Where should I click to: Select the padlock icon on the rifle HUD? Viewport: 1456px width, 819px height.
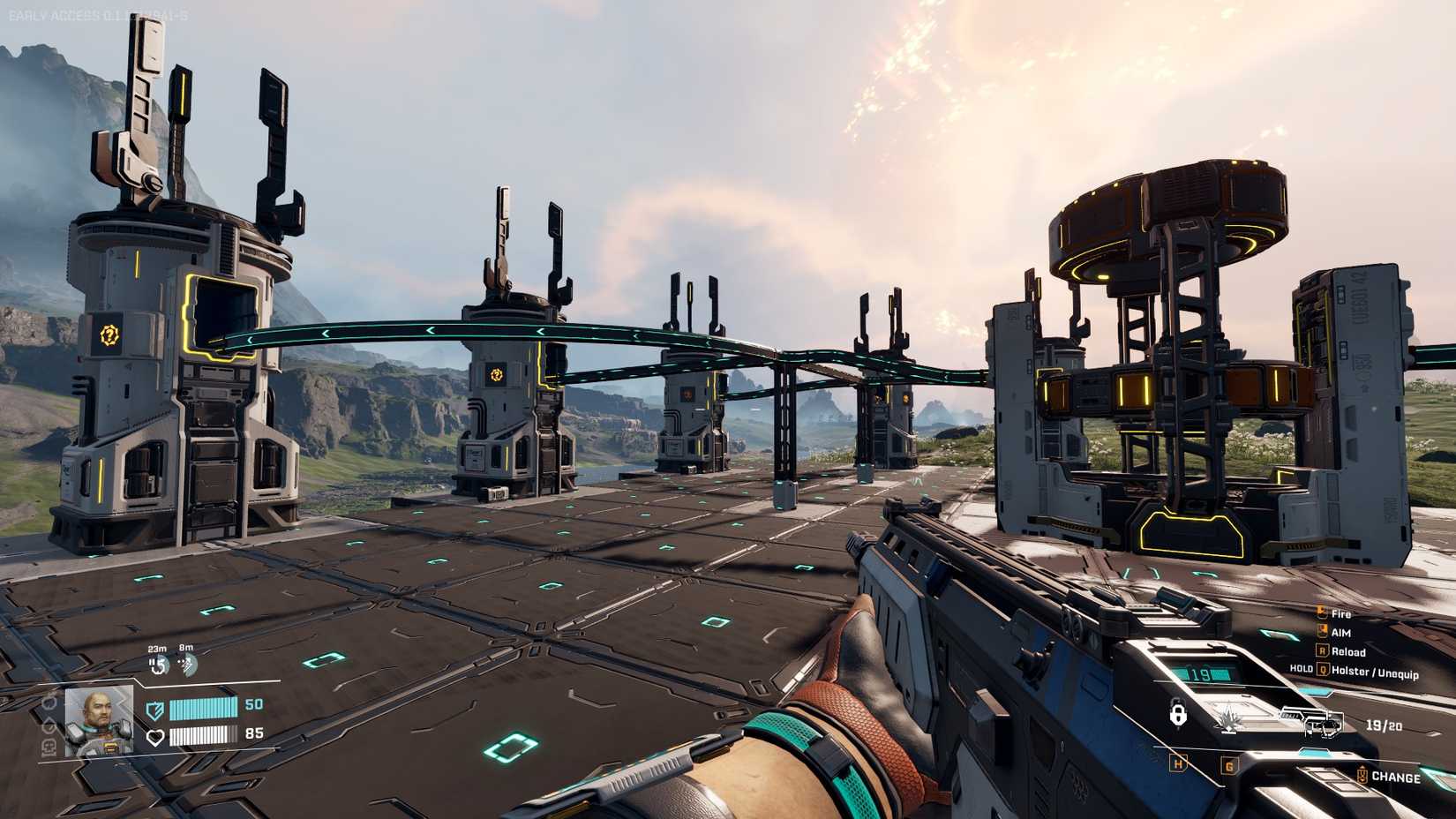pyautogui.click(x=1178, y=713)
